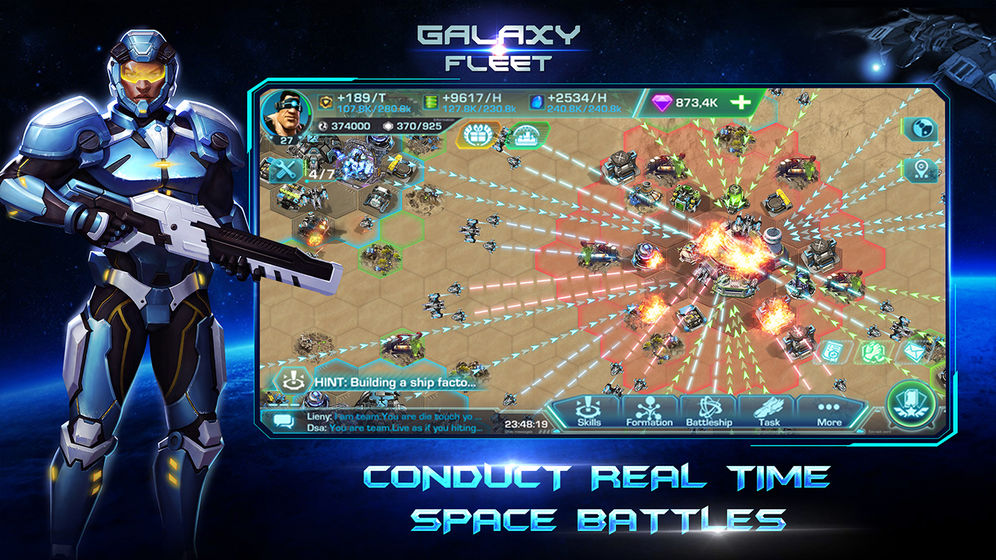Show the More options menu
The image size is (996, 560).
pos(829,411)
